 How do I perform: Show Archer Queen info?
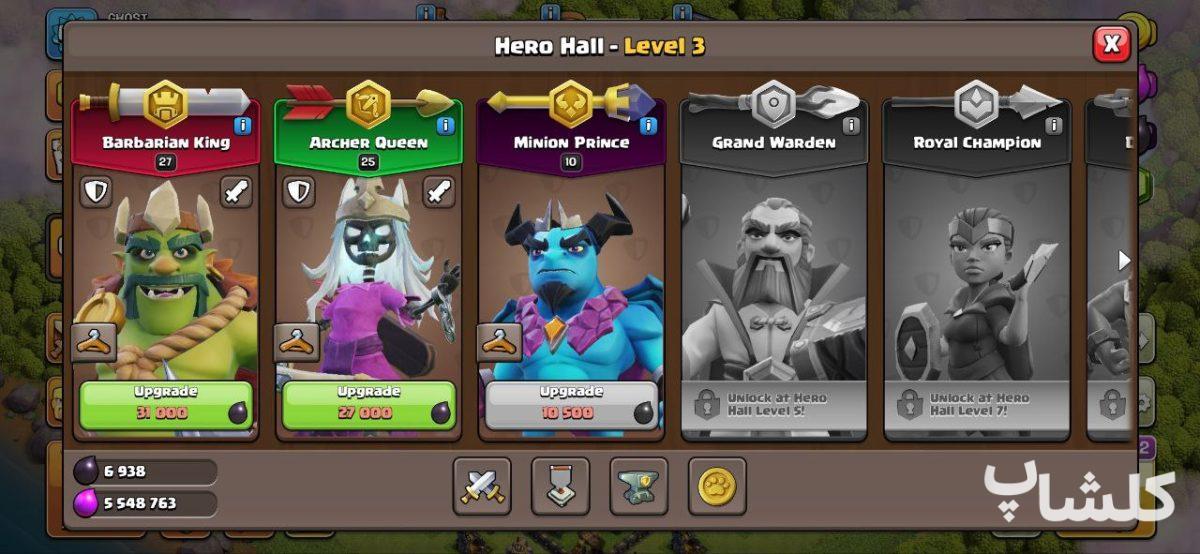point(445,125)
